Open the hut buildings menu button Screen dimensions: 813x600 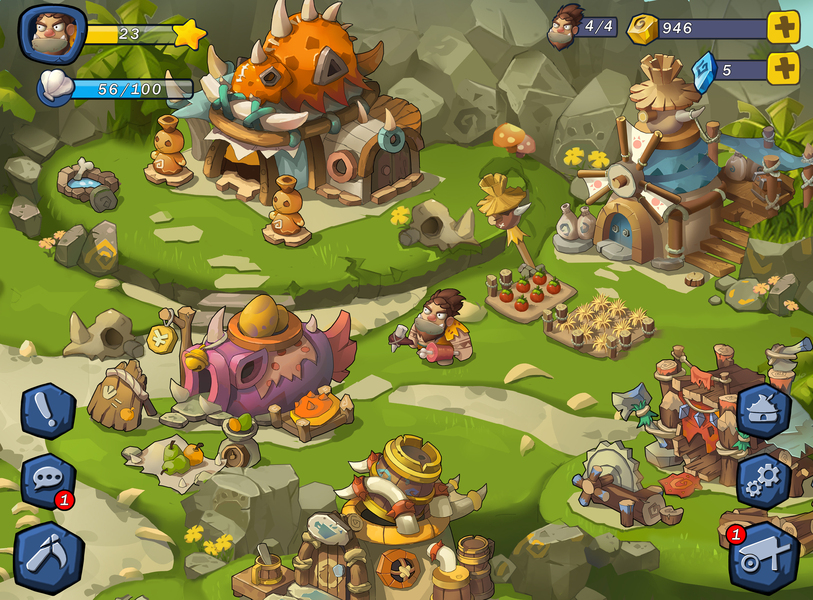click(763, 409)
